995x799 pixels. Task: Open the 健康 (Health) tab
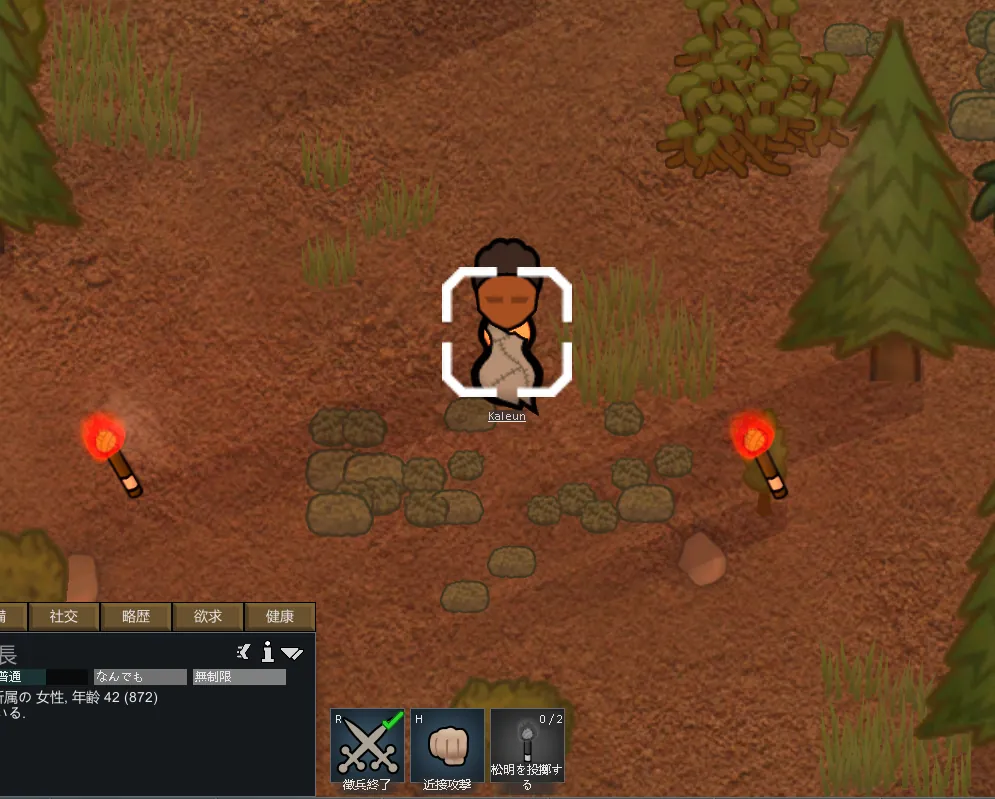[x=280, y=617]
